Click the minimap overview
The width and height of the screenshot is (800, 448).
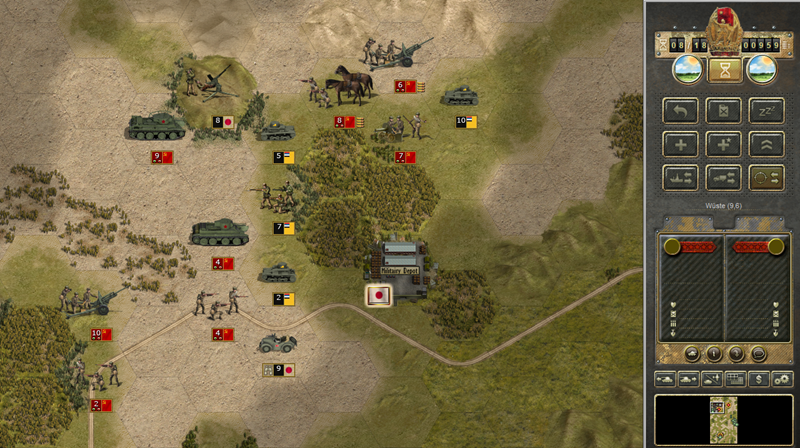tap(721, 418)
